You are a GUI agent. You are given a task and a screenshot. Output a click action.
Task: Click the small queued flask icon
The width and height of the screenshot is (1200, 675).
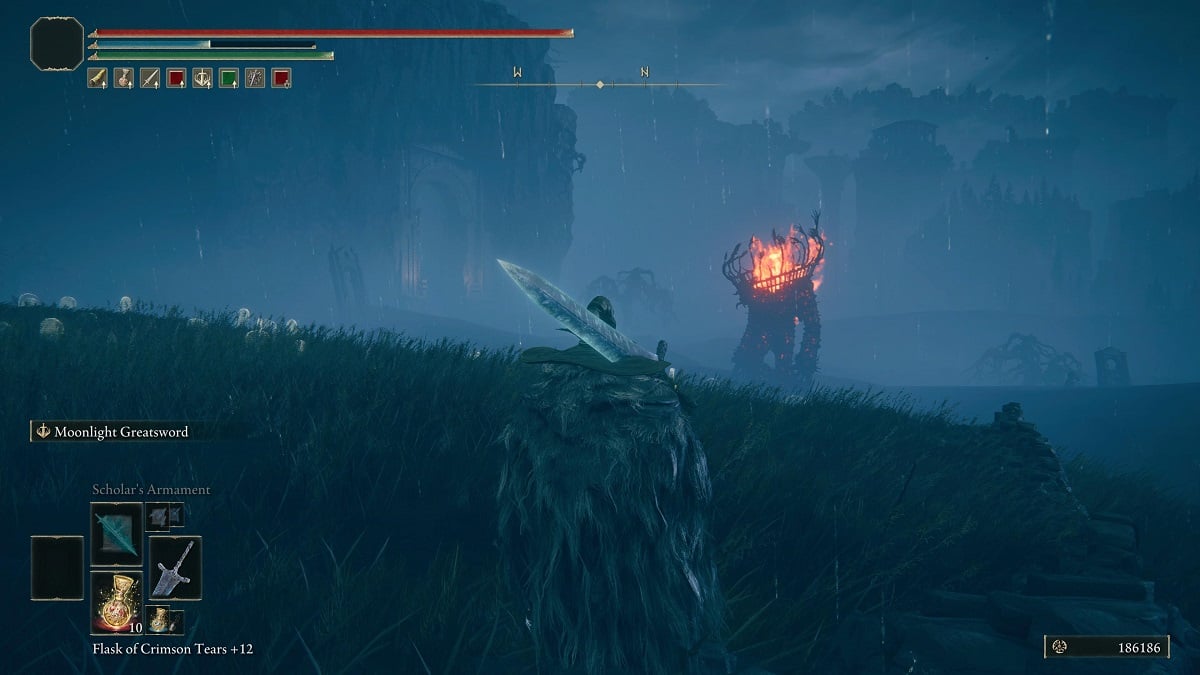click(160, 620)
